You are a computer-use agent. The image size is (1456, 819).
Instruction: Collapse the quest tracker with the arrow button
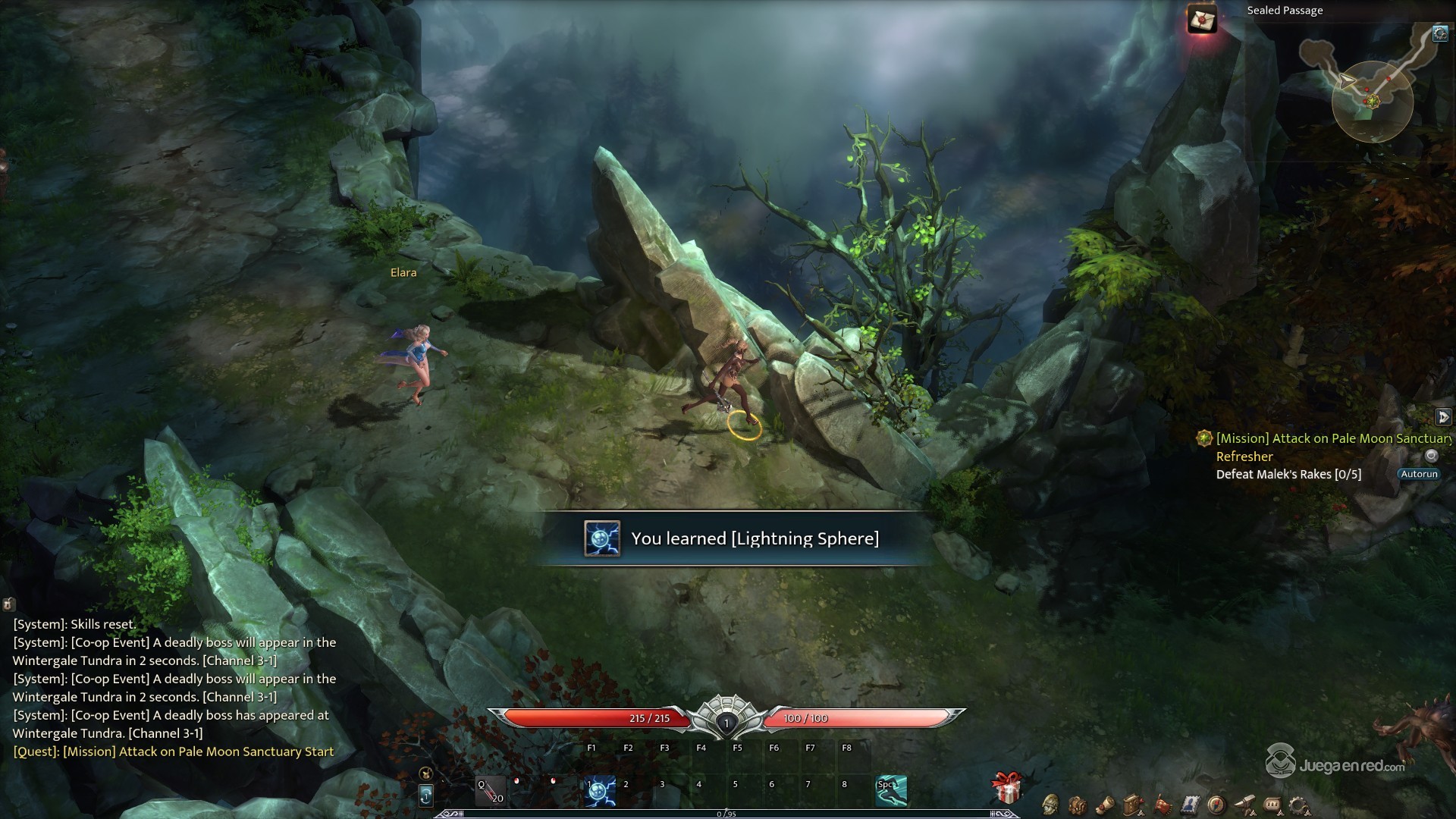[1443, 417]
